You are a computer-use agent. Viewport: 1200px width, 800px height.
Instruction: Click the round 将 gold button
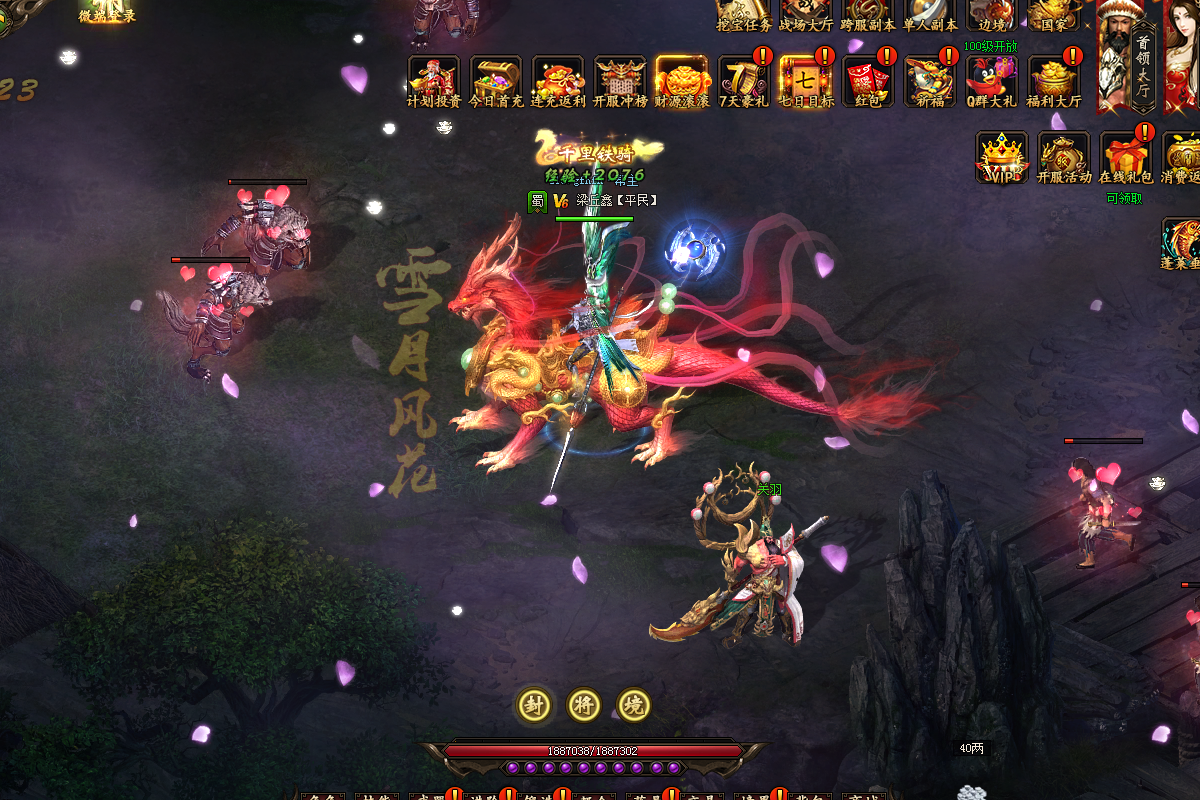pyautogui.click(x=584, y=705)
